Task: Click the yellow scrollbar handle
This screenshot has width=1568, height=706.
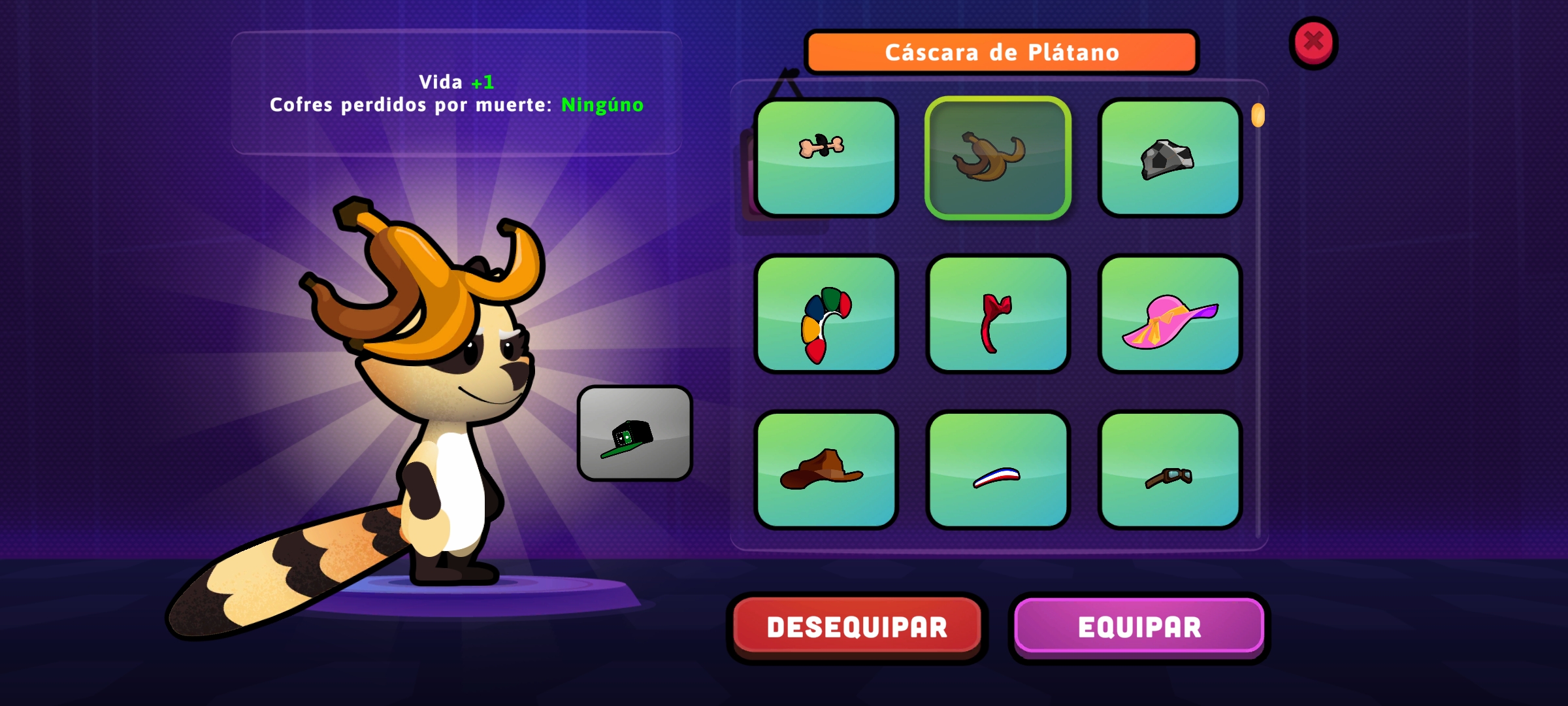Action: point(1258,116)
